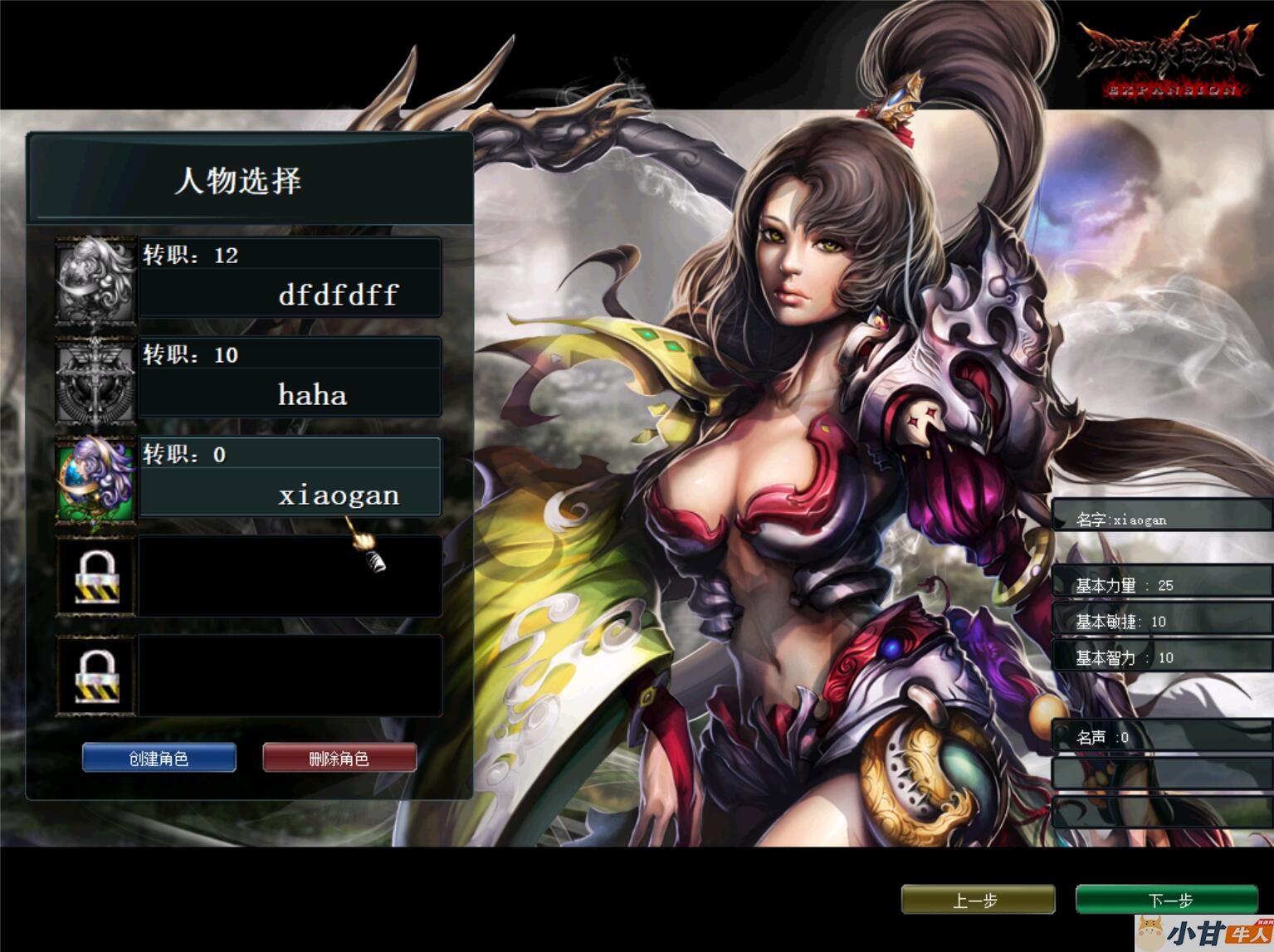The height and width of the screenshot is (952, 1274).
Task: Select the character named dfdfdff
Action: [x=290, y=277]
